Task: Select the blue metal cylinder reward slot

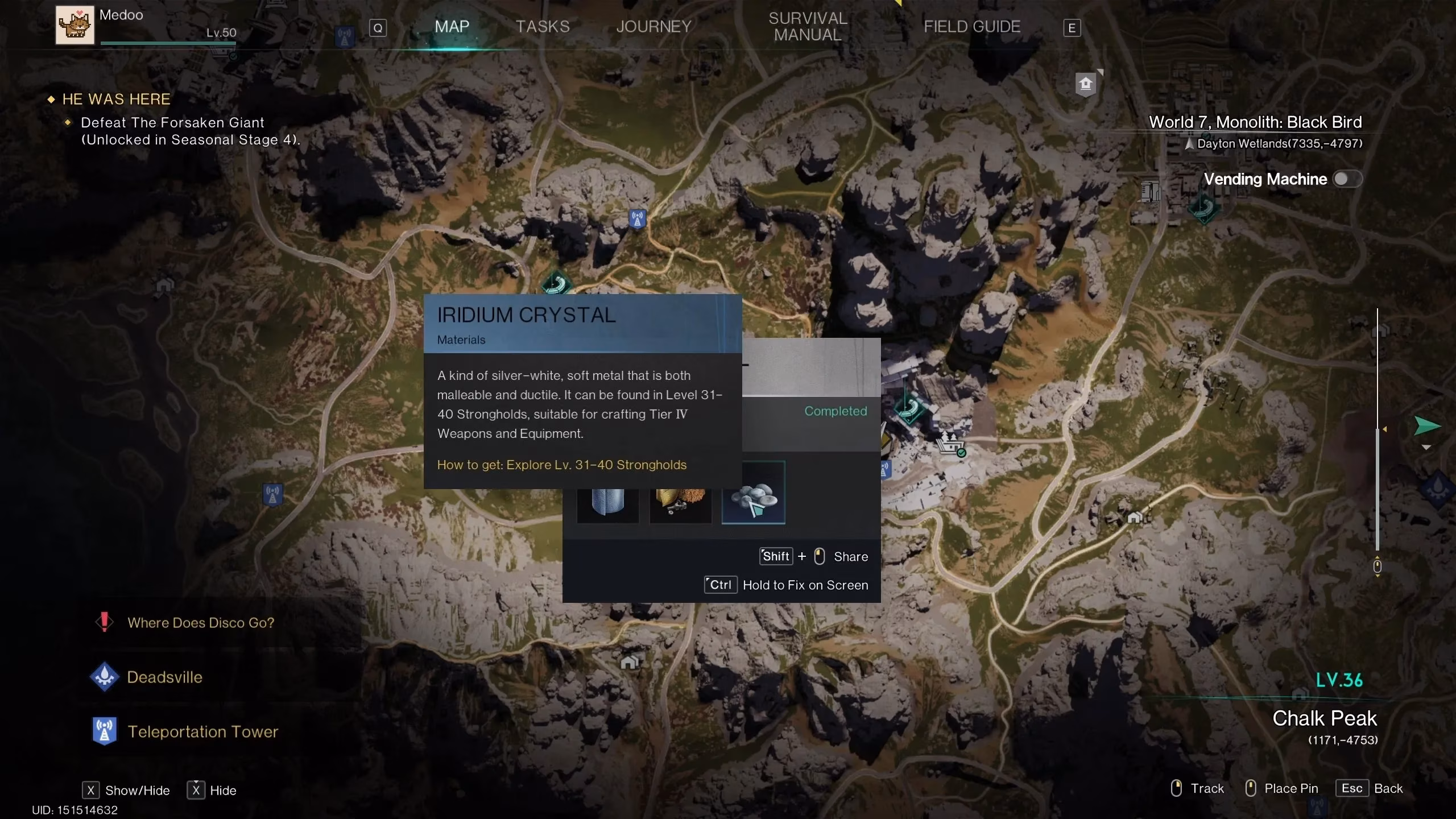Action: point(607,500)
